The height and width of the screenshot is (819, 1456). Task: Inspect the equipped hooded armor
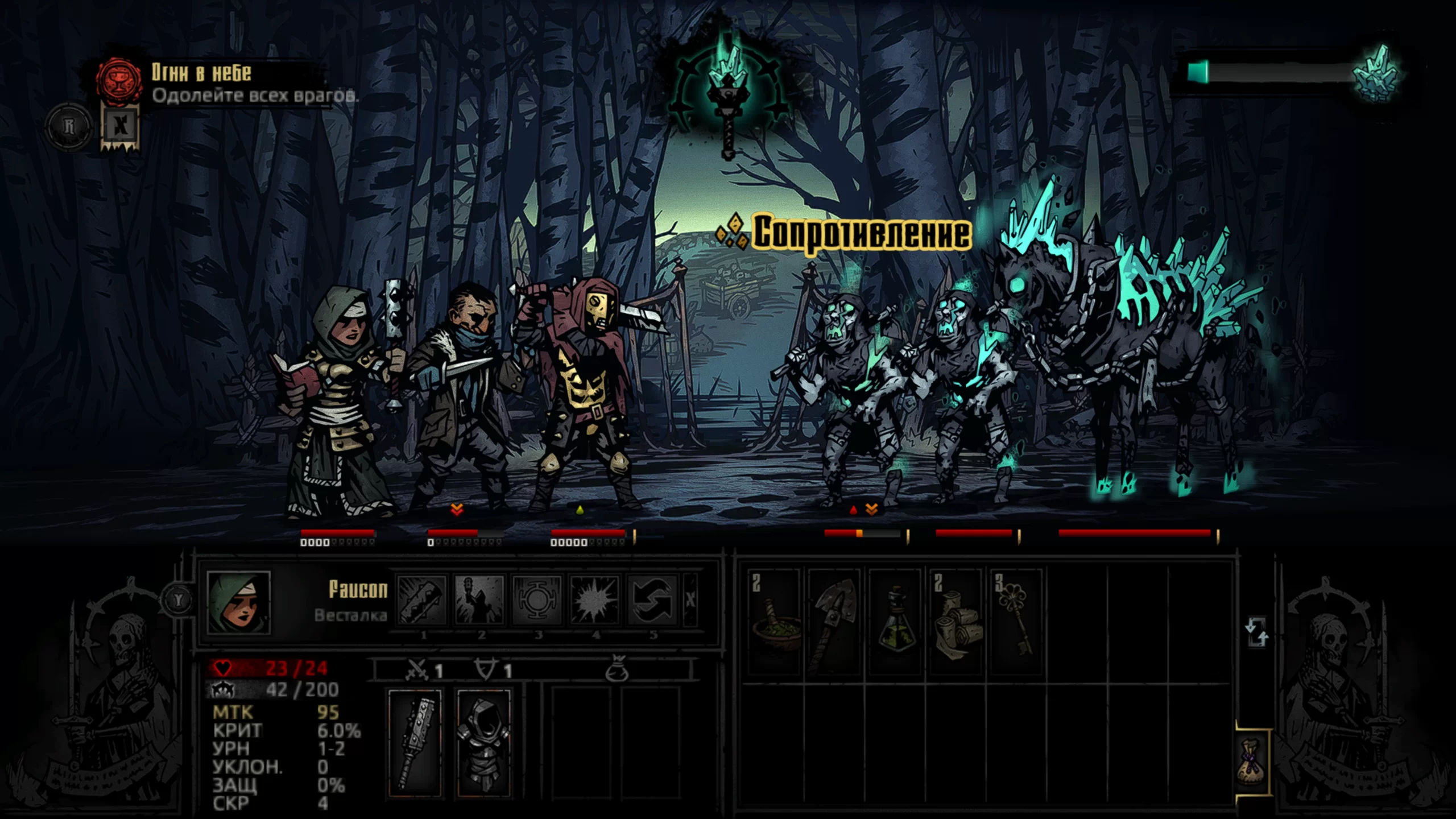484,743
